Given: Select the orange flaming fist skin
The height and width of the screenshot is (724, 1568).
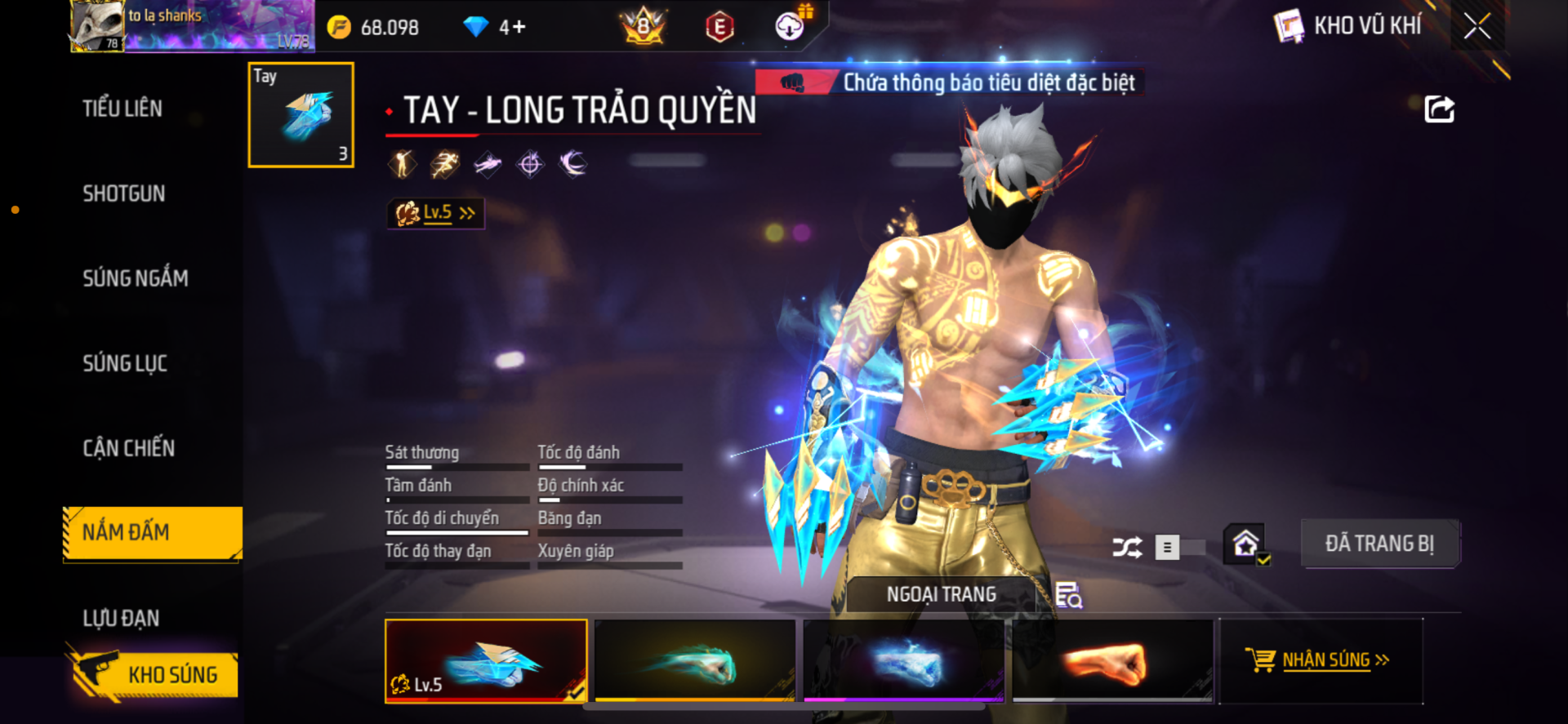Looking at the screenshot, I should (x=1113, y=660).
